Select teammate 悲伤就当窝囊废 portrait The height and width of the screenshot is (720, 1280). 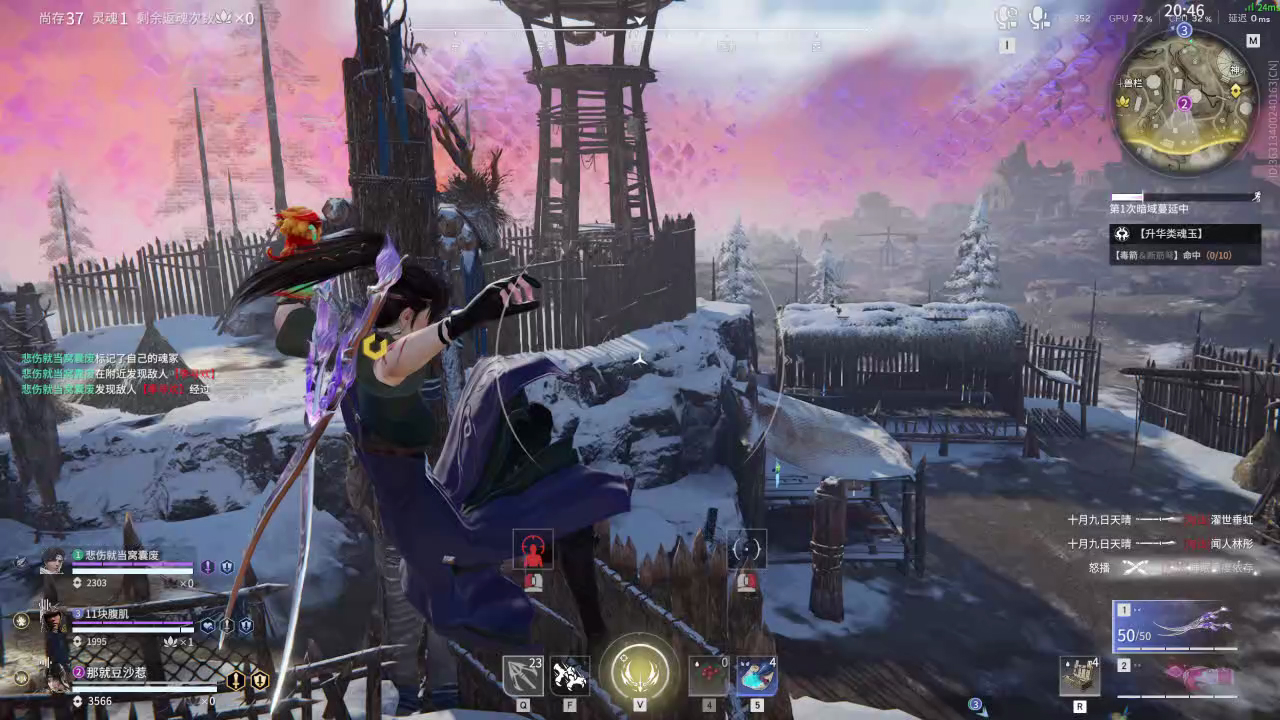tap(52, 562)
